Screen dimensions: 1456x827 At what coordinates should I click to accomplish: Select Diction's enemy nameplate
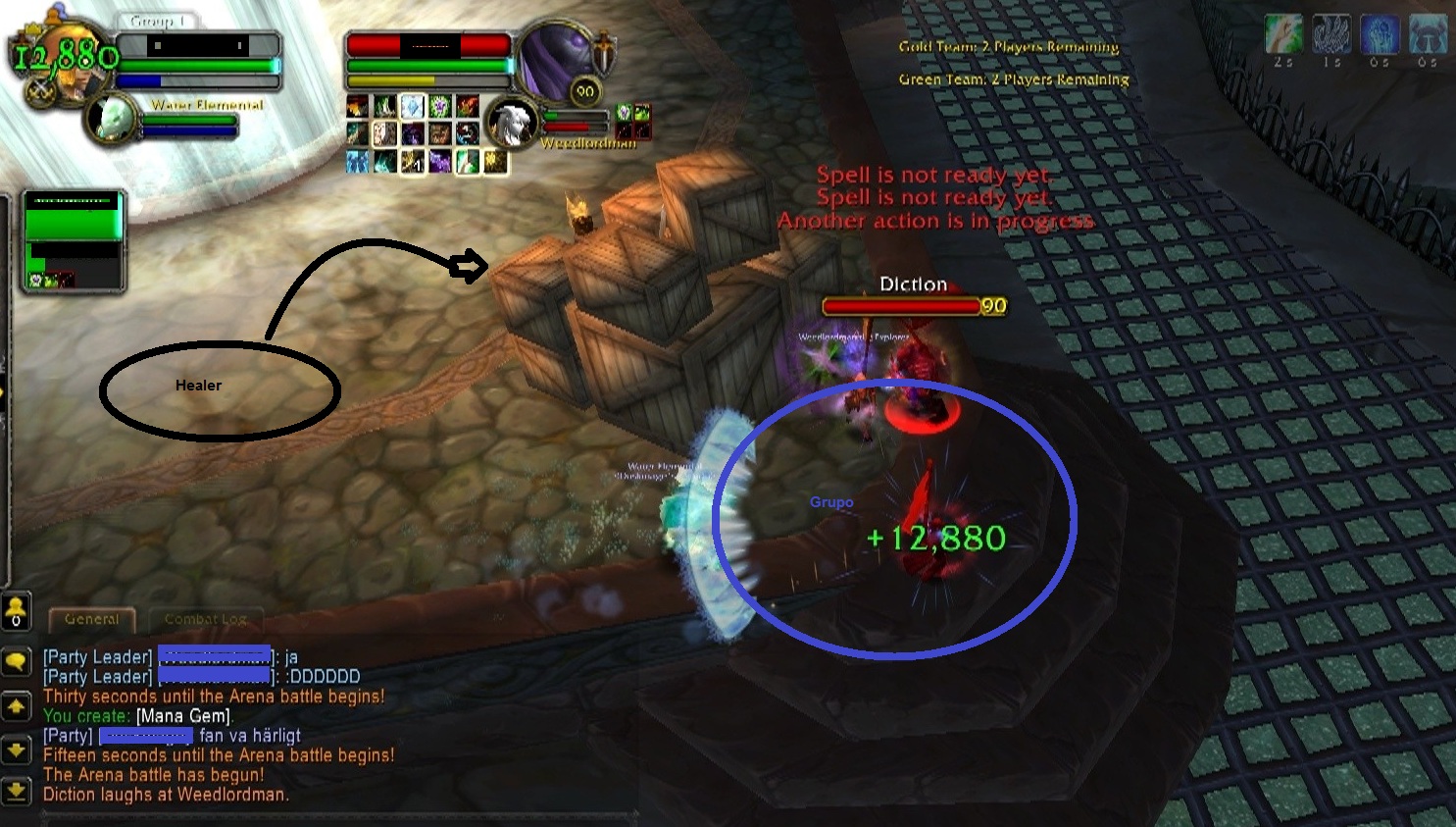tap(902, 306)
